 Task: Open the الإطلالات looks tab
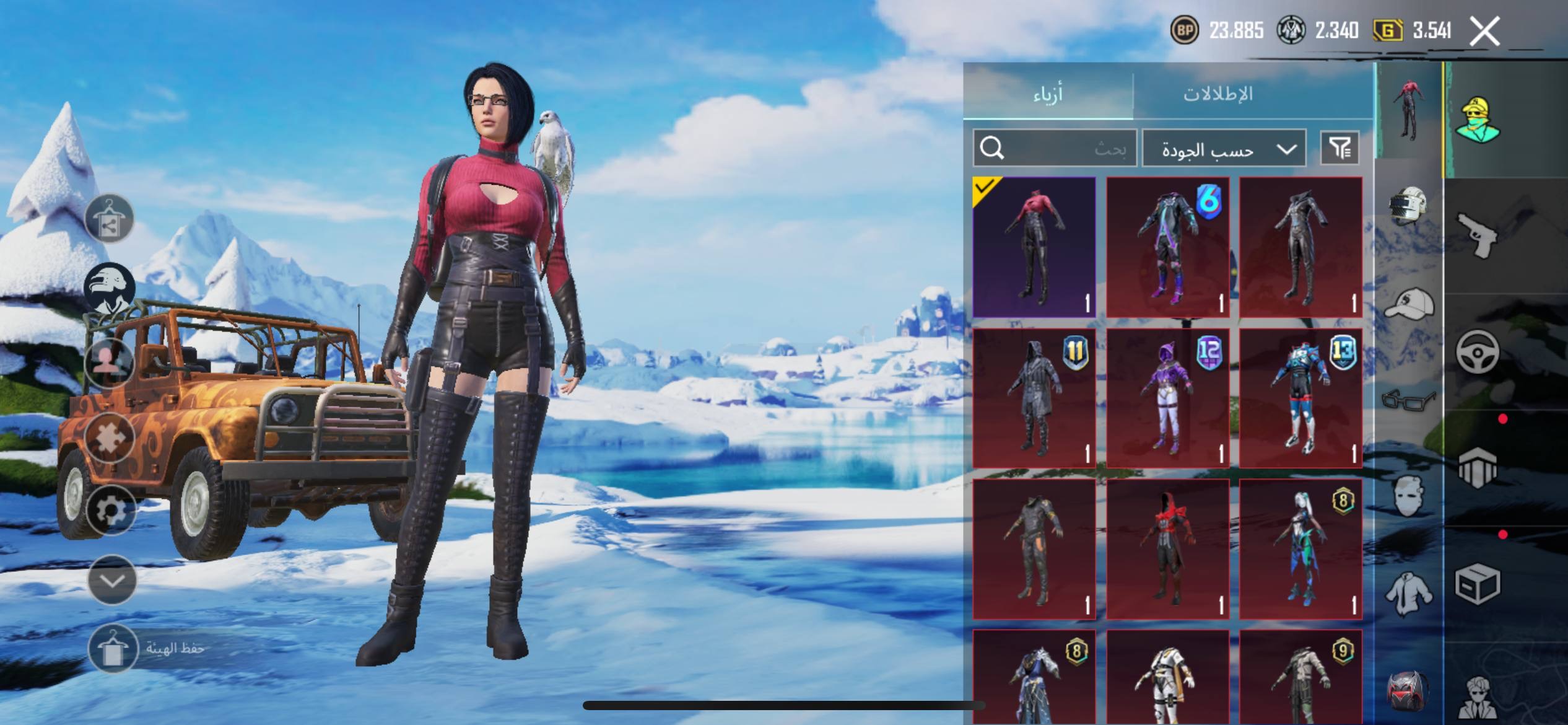tap(1218, 94)
